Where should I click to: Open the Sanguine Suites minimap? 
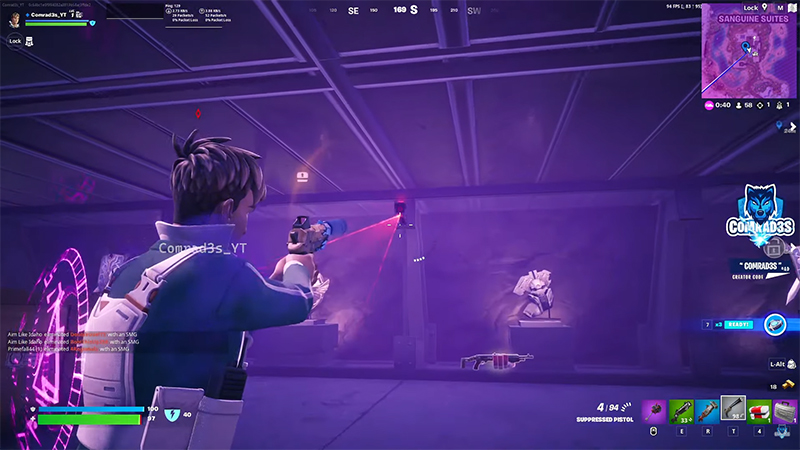coord(749,53)
